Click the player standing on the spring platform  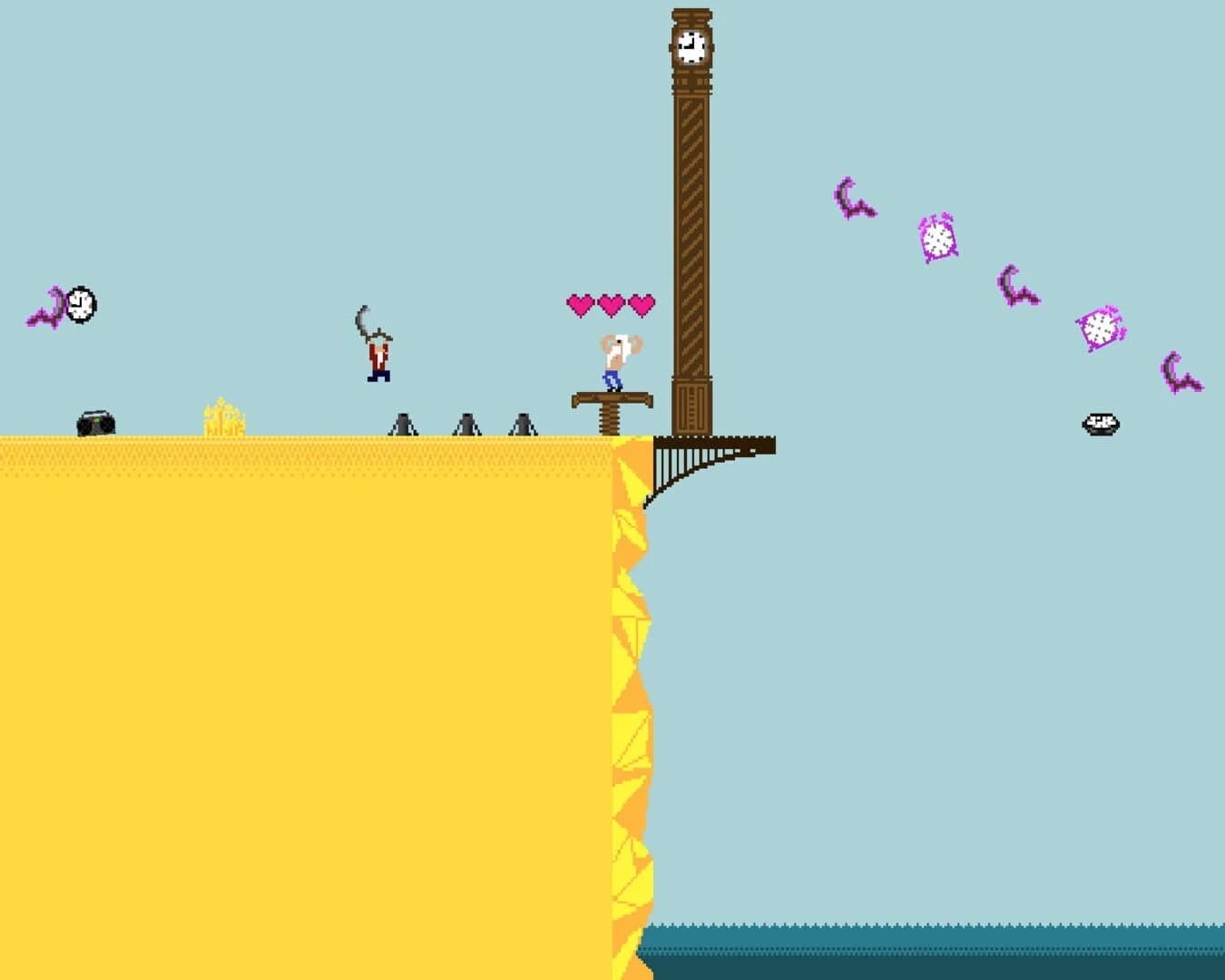[612, 361]
